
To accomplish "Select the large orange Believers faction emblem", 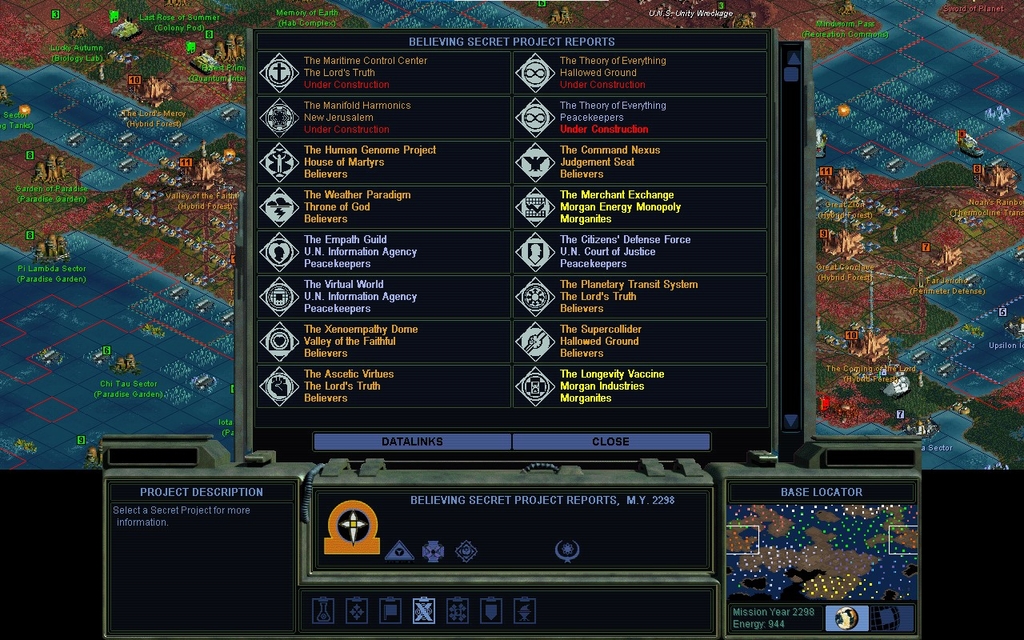I will pyautogui.click(x=352, y=529).
